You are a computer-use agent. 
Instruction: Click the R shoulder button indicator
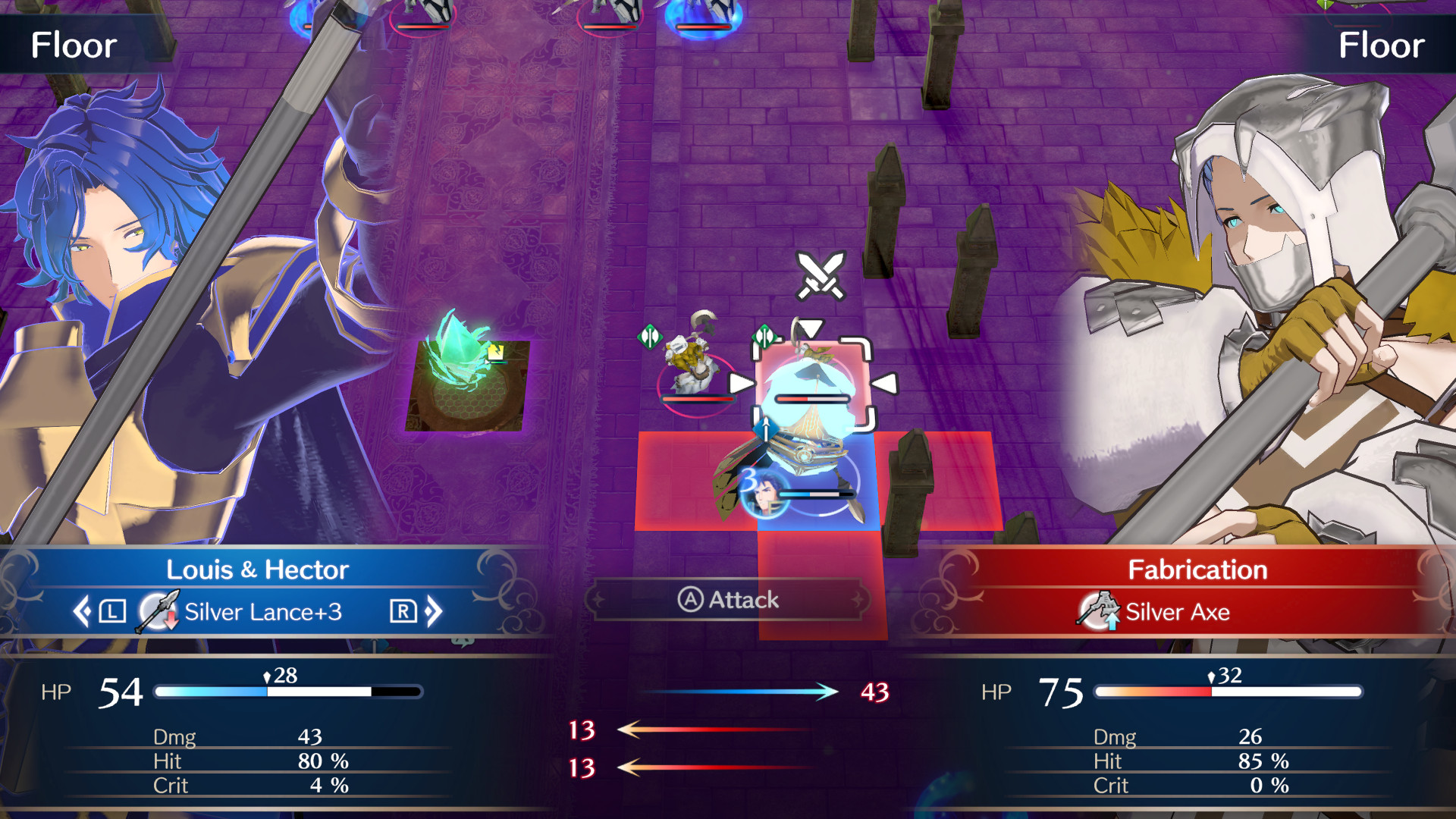coord(404,611)
